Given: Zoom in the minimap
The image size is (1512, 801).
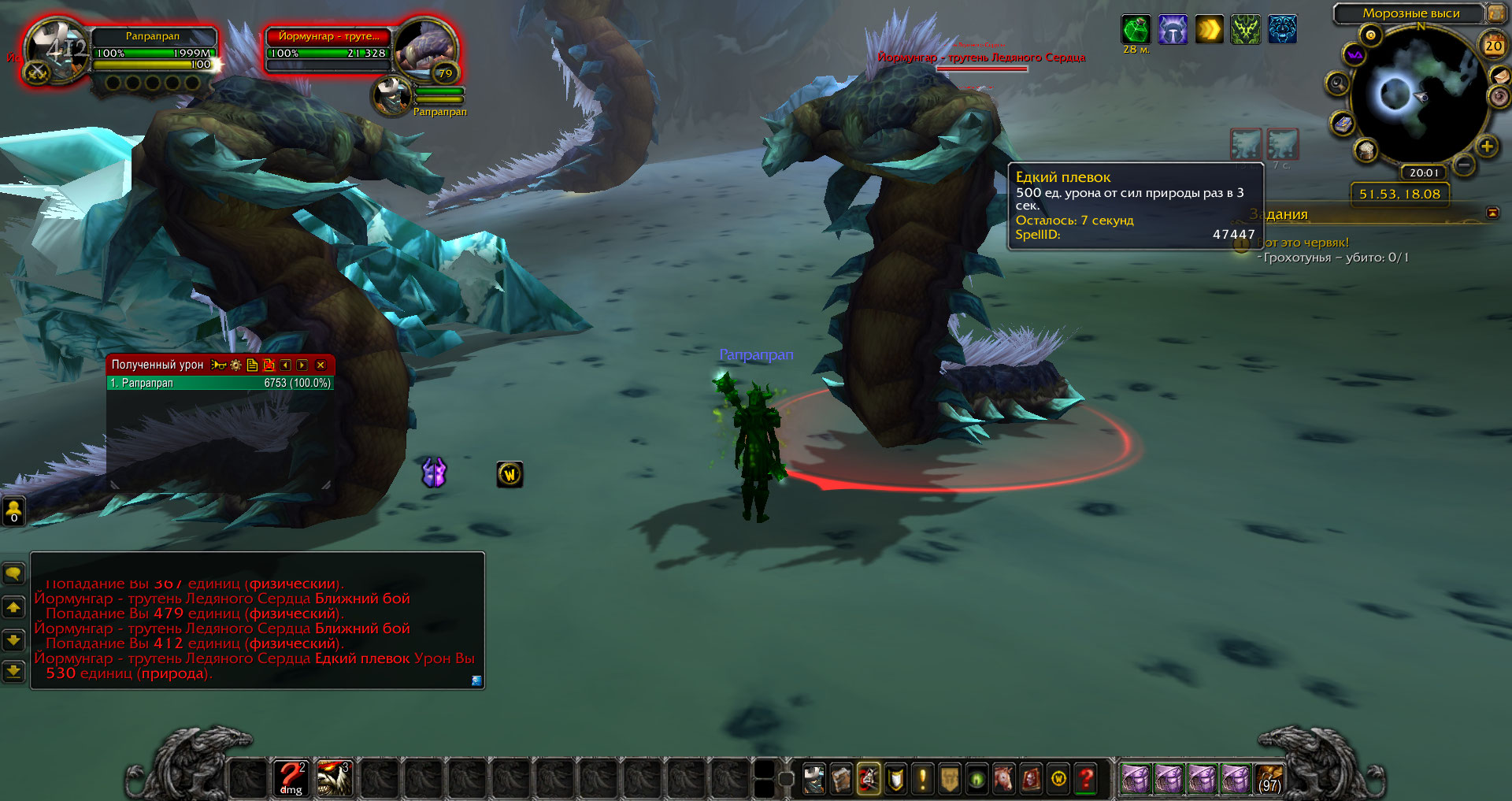Looking at the screenshot, I should point(1487,146).
